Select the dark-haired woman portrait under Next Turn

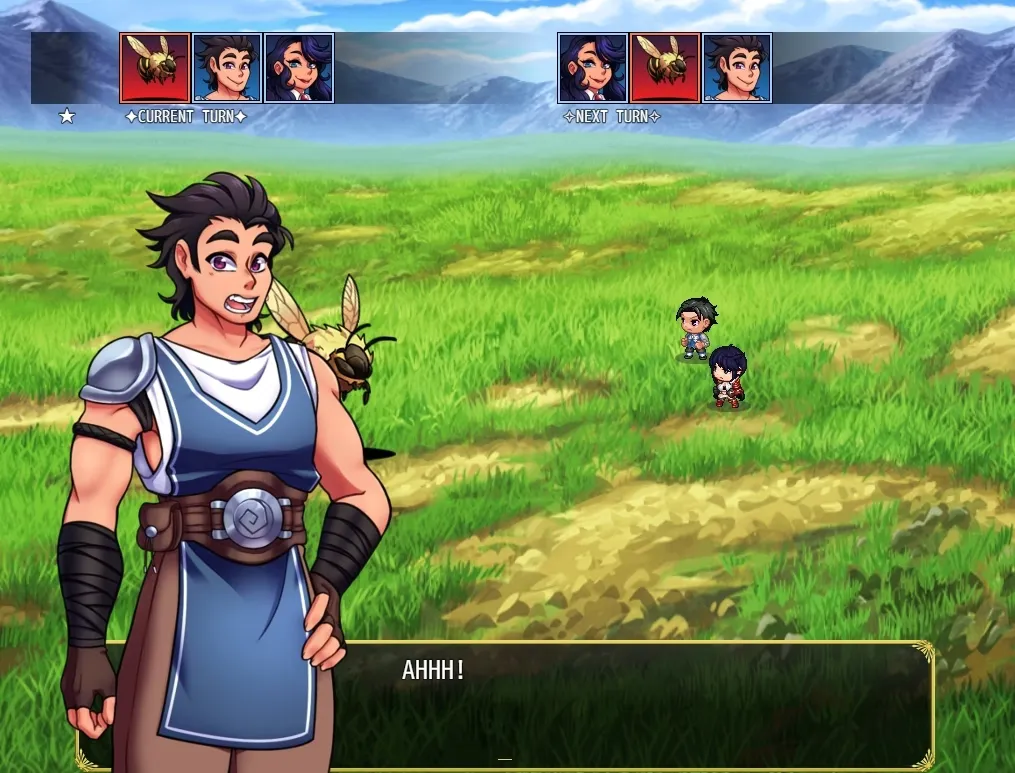592,68
